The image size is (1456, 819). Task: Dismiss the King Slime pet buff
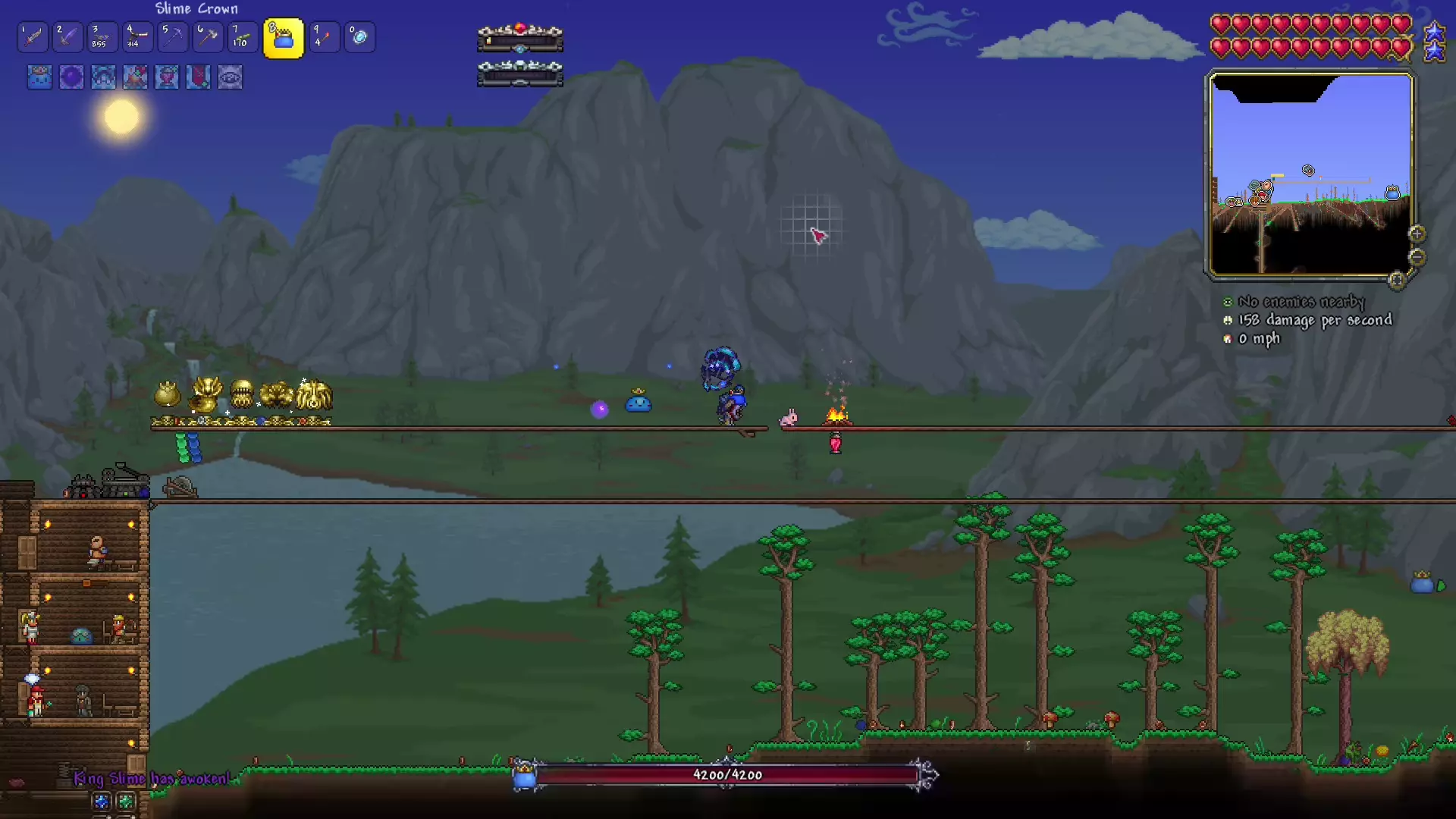39,77
